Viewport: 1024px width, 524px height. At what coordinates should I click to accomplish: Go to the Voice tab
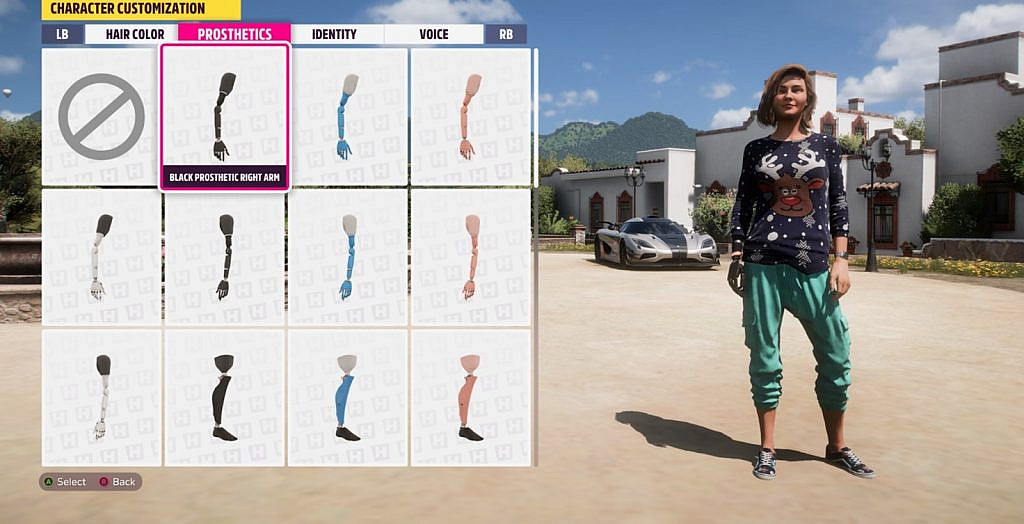pos(434,34)
